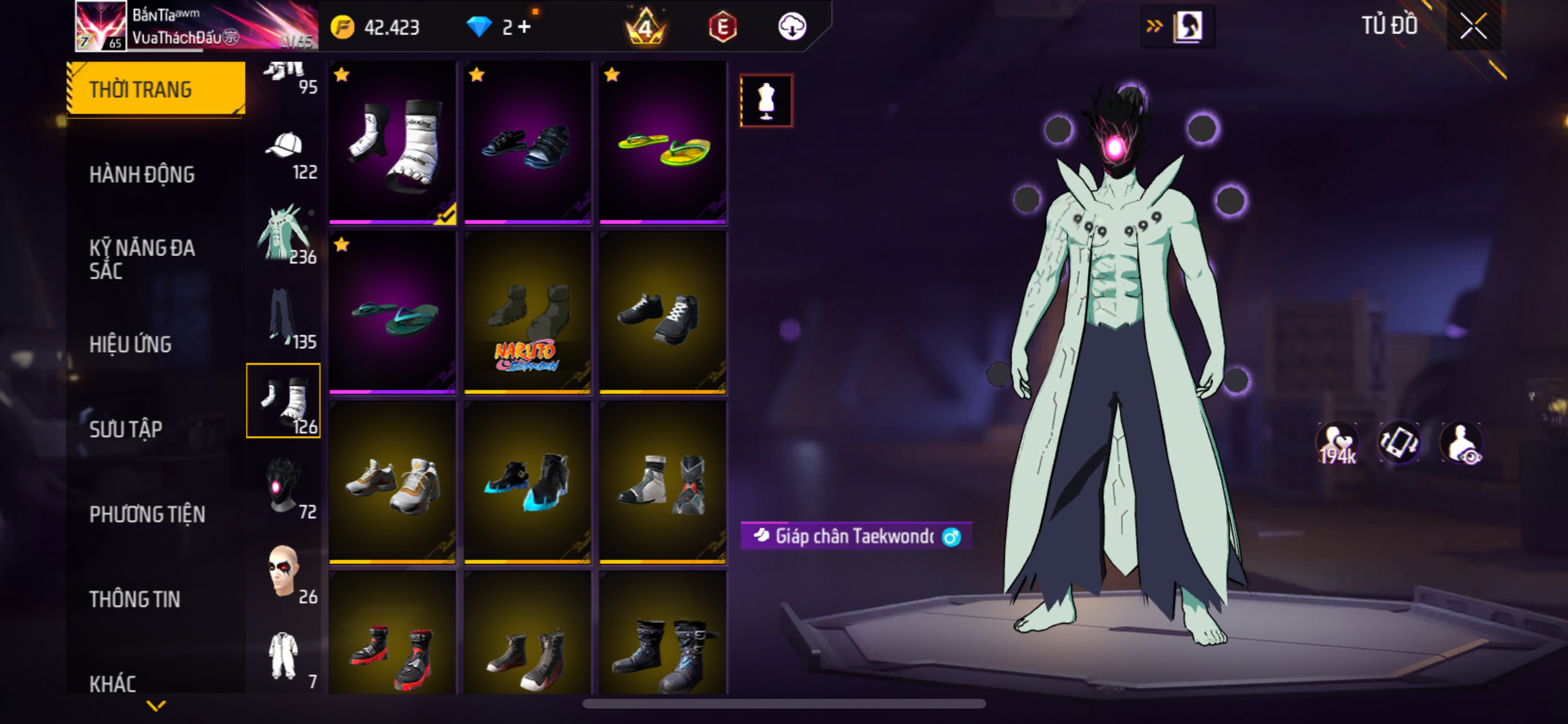1568x724 pixels.
Task: Select the black boots with cyan glow
Action: tap(528, 483)
